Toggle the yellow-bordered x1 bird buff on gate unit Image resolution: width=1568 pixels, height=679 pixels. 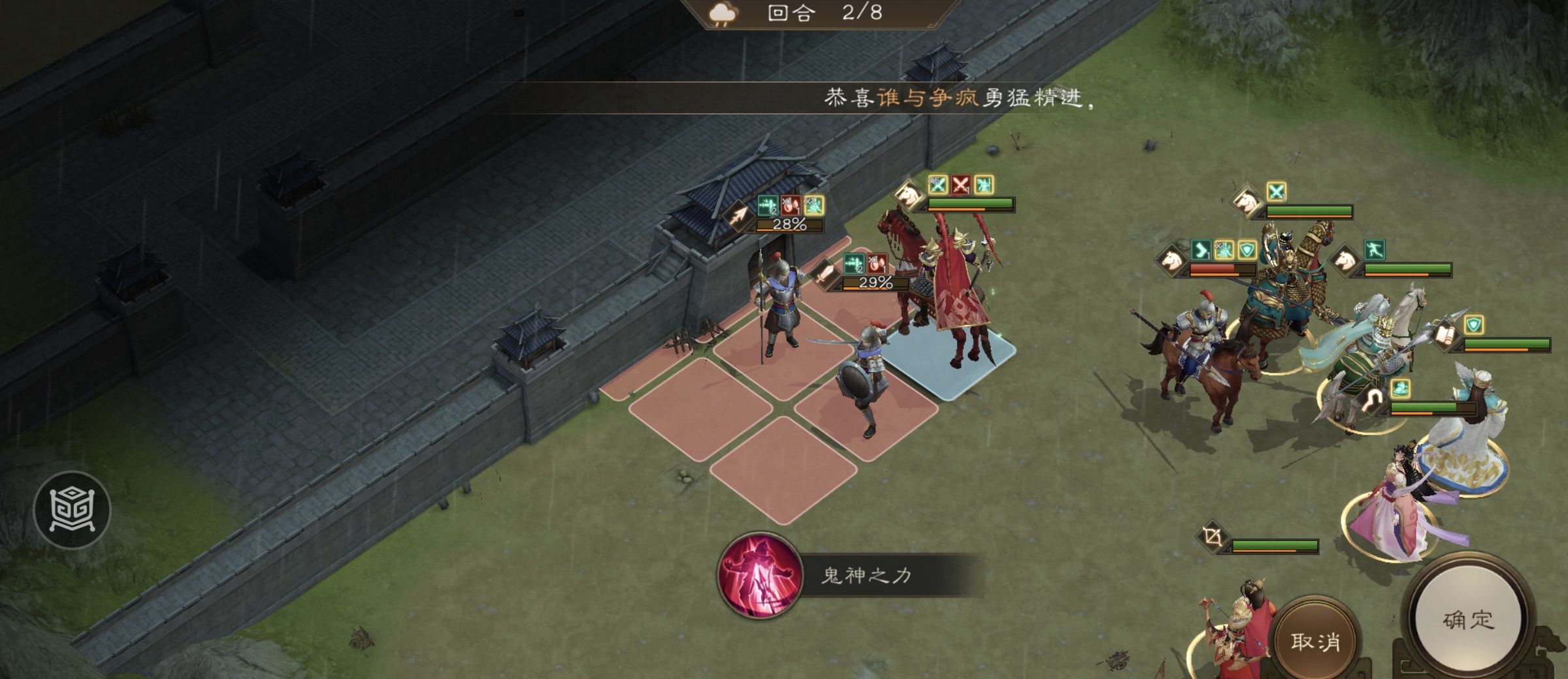pos(815,206)
